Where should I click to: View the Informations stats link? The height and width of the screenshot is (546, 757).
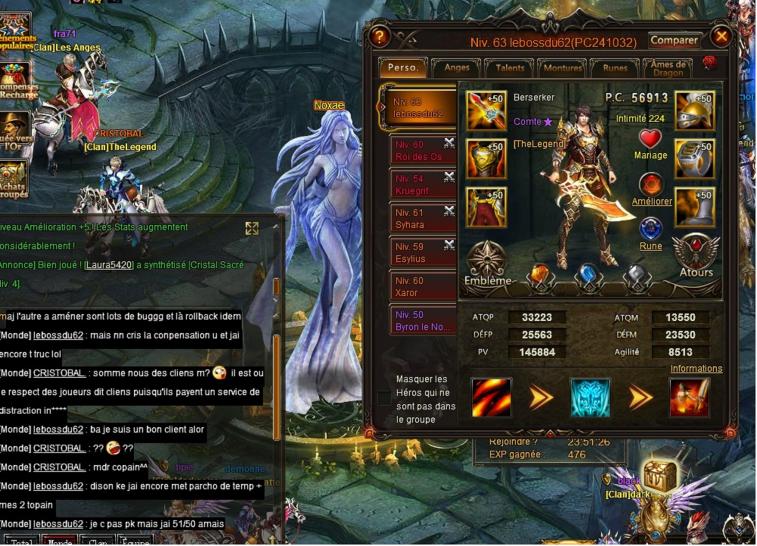tap(696, 368)
